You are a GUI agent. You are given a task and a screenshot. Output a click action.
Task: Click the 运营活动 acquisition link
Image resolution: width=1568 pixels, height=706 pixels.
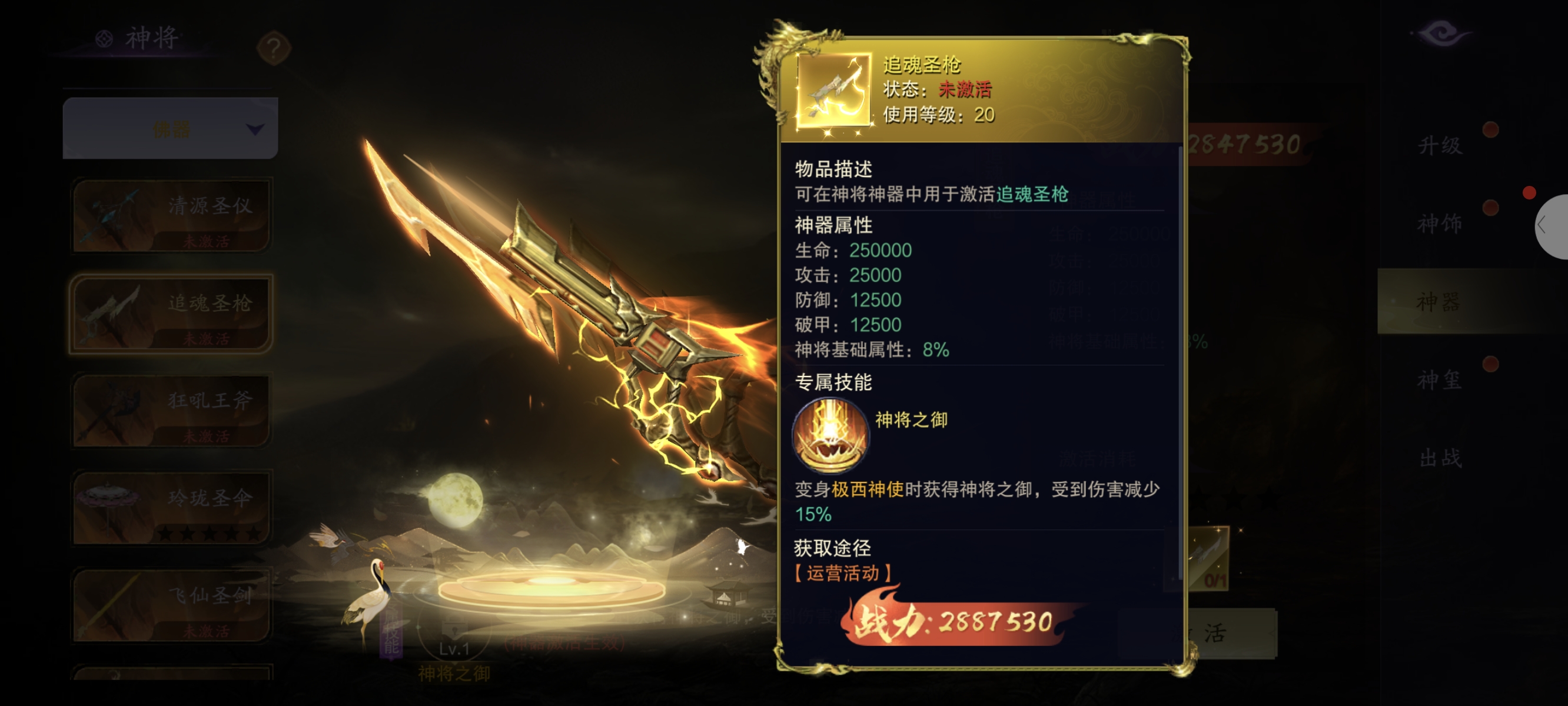(x=842, y=572)
